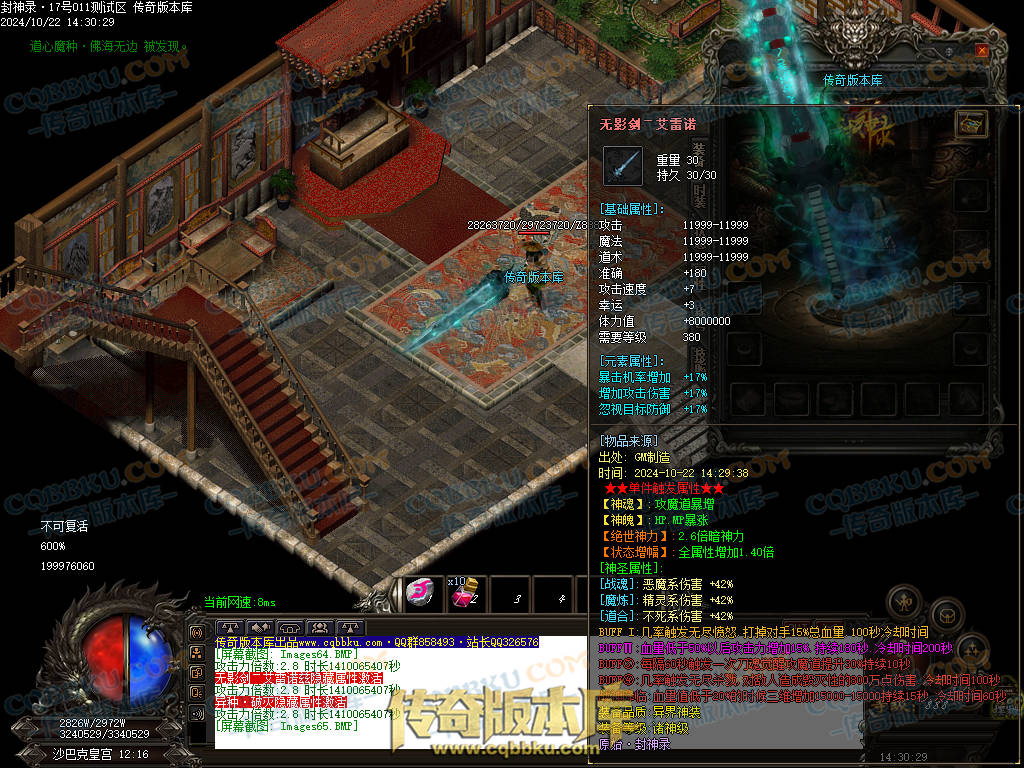The width and height of the screenshot is (1024, 768).
Task: Use the pink rune stone in hotbar slot 1
Action: click(422, 594)
